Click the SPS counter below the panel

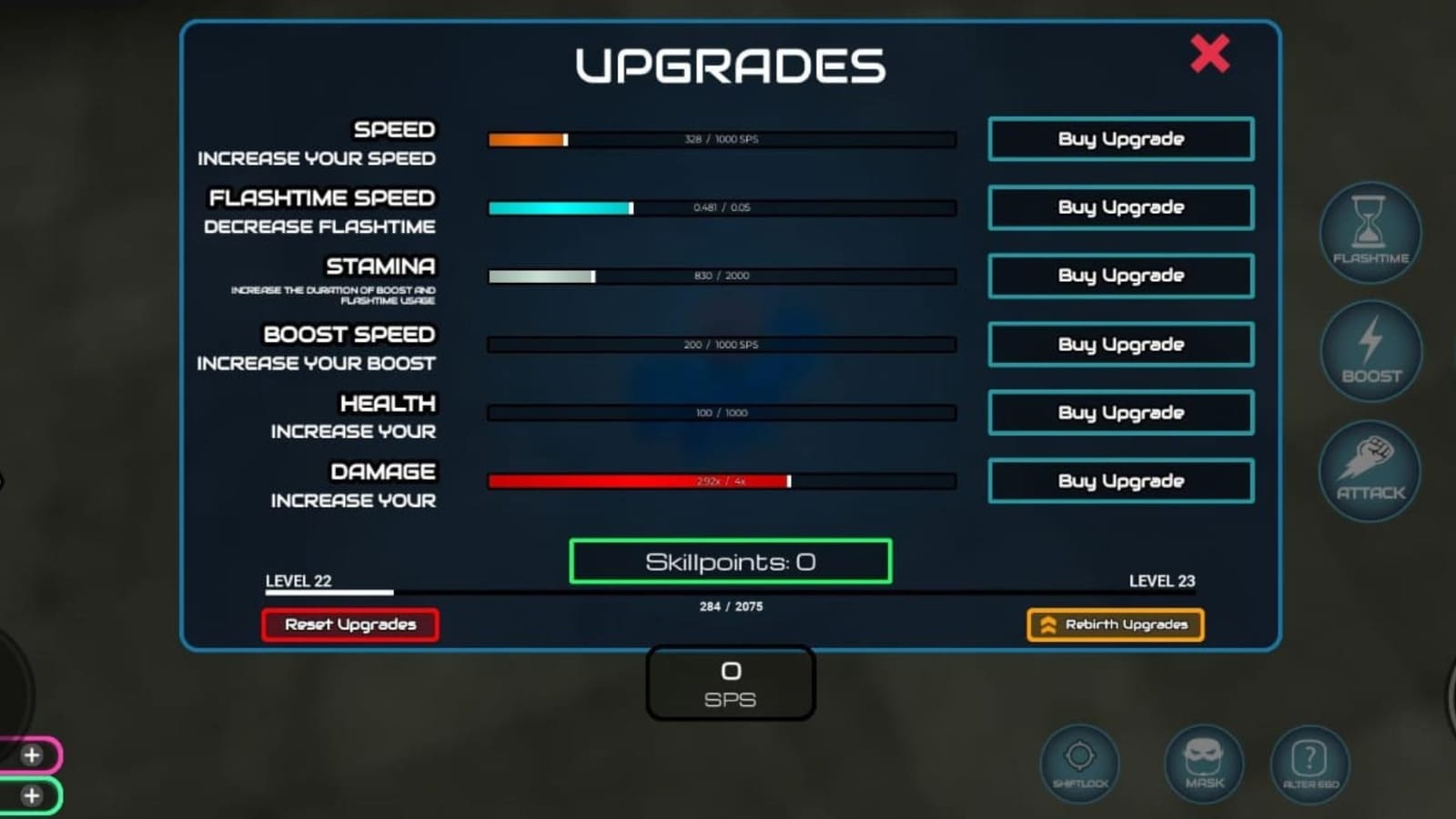pos(729,682)
